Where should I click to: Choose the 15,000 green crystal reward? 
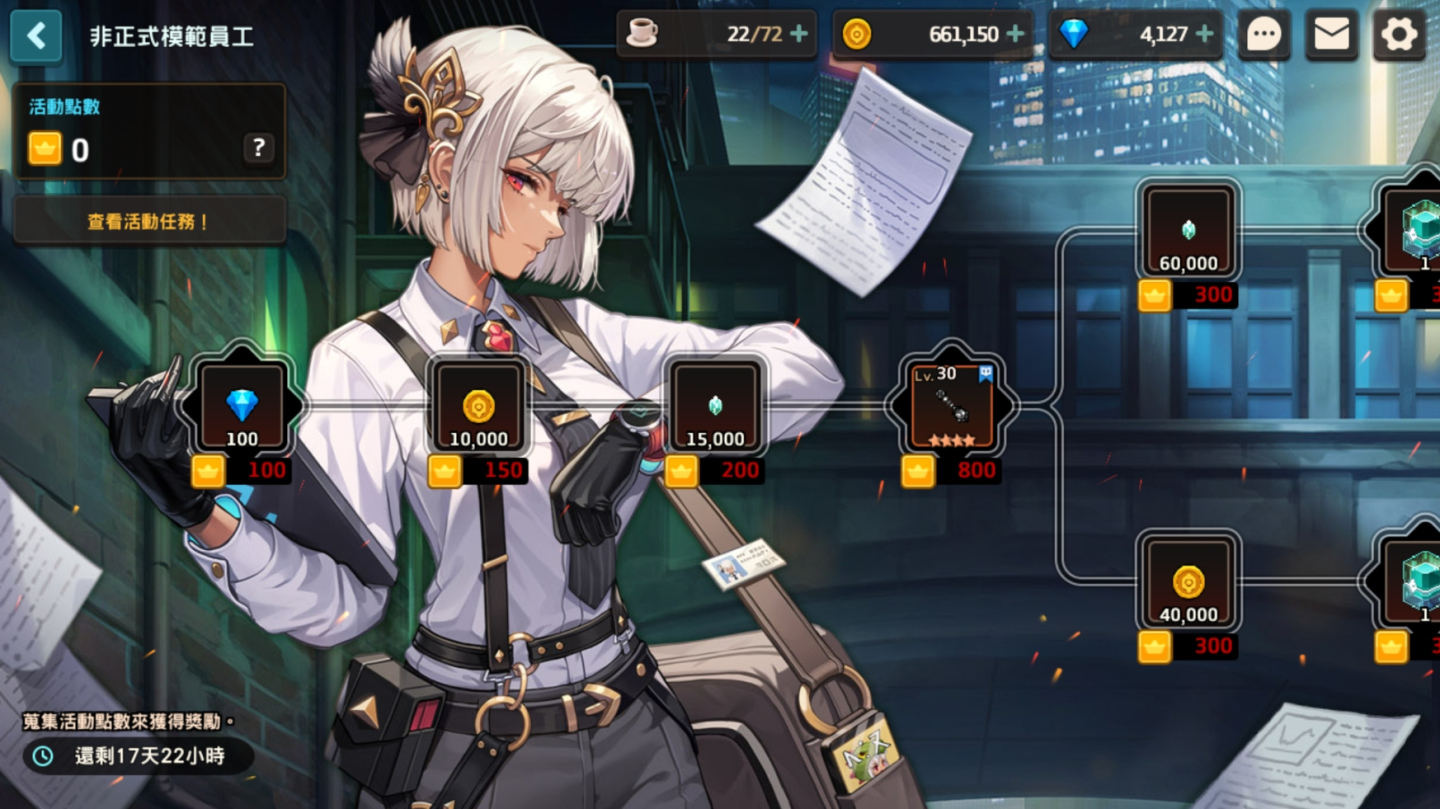[715, 406]
